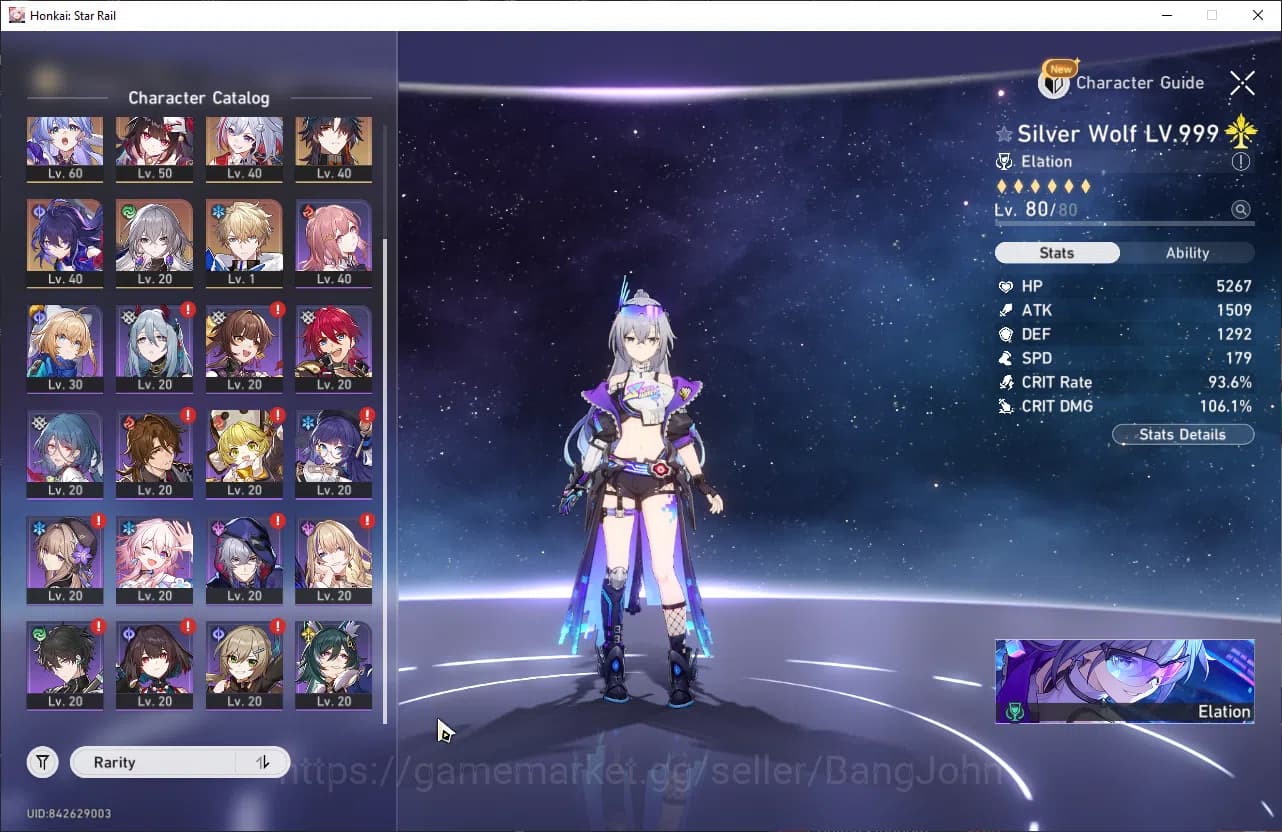Open Stats Details
This screenshot has width=1282, height=832.
coord(1182,434)
